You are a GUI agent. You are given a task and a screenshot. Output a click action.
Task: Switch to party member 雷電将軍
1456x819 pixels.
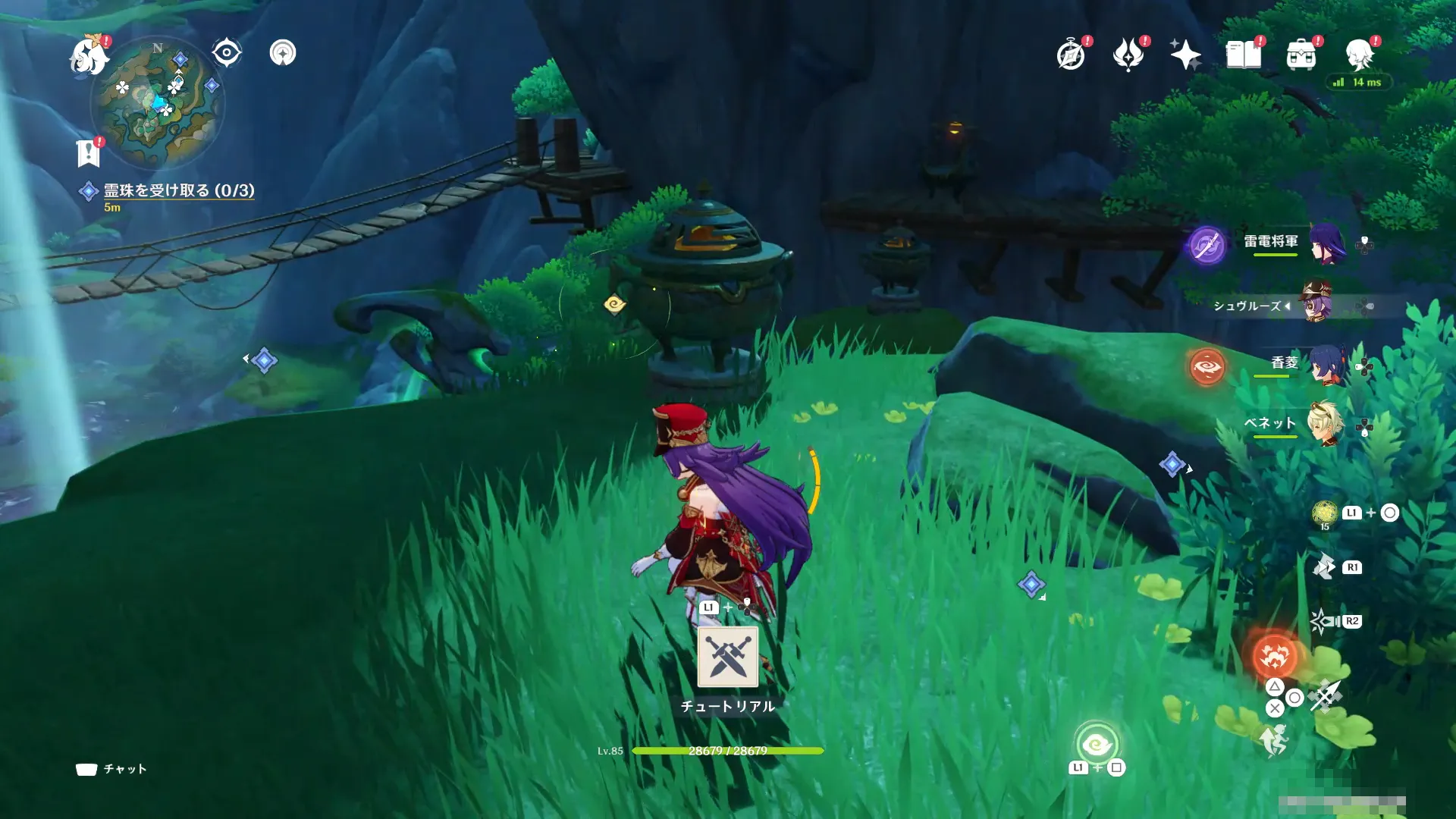(x=1327, y=243)
